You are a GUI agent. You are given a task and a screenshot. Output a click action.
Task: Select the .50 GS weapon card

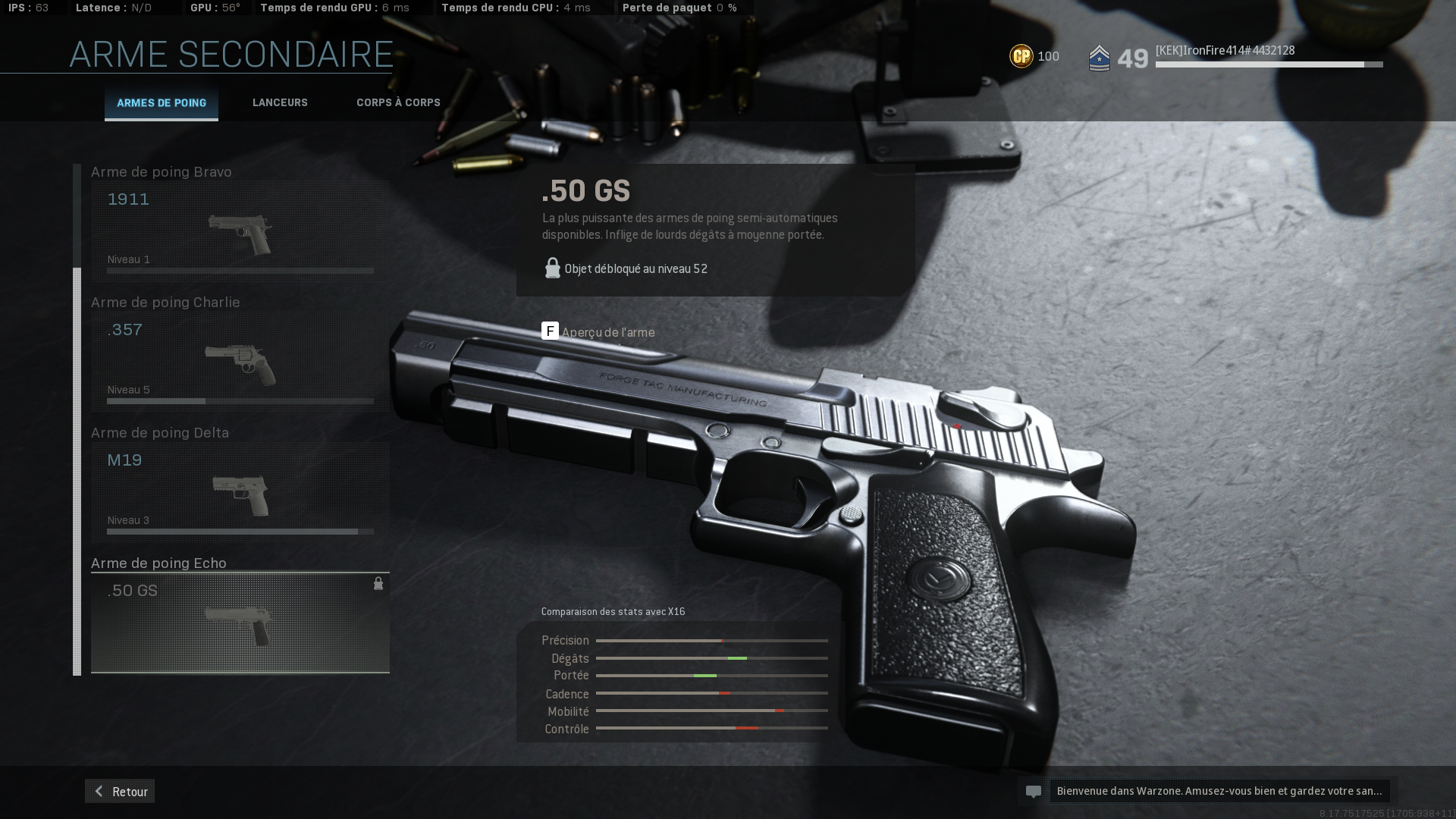[x=240, y=622]
